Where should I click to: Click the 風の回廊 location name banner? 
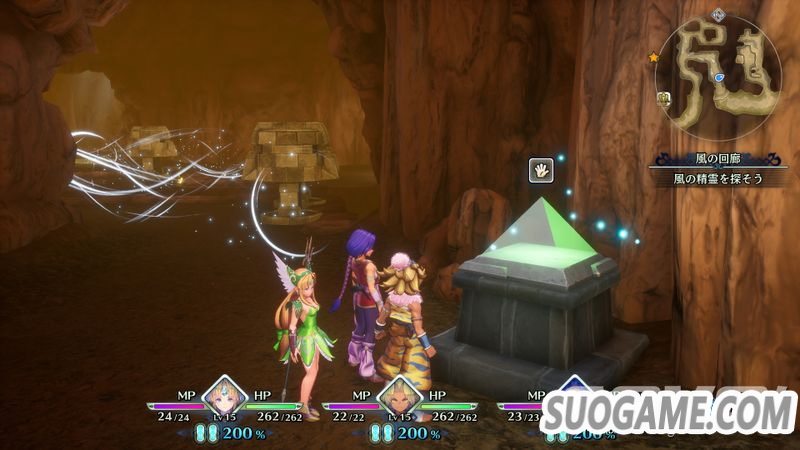[716, 159]
